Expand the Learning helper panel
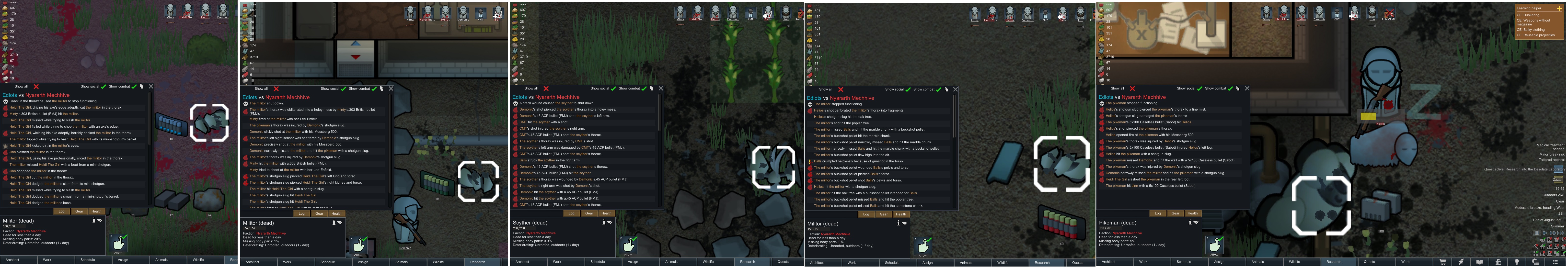The width and height of the screenshot is (1568, 268). (x=1559, y=9)
